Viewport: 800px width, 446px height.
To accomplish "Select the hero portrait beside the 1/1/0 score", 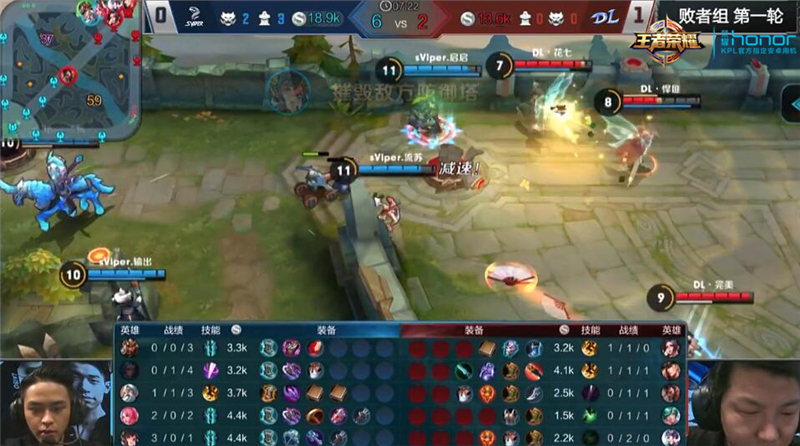I will 671,348.
